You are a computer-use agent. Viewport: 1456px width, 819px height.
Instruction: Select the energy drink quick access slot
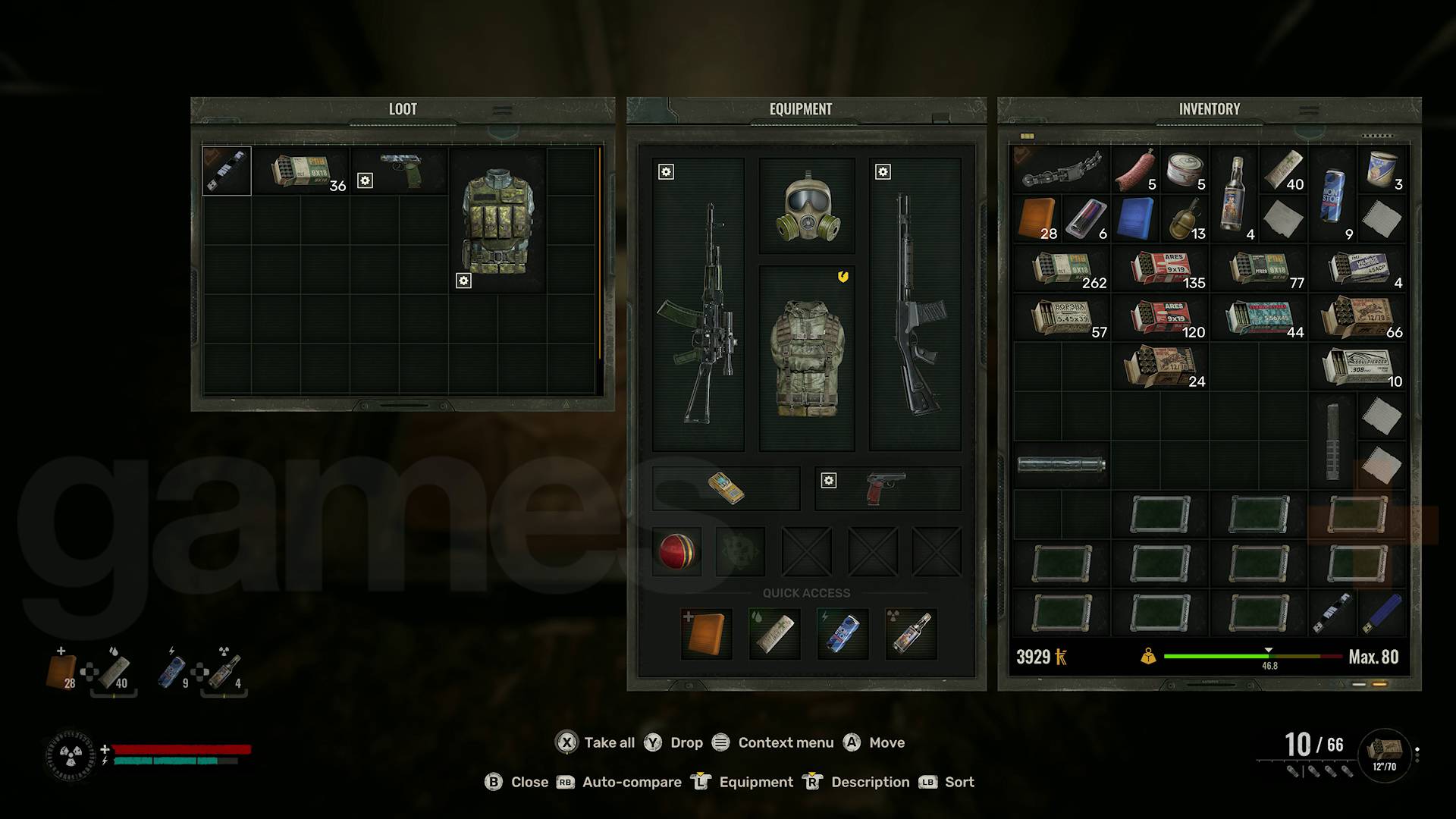[843, 634]
